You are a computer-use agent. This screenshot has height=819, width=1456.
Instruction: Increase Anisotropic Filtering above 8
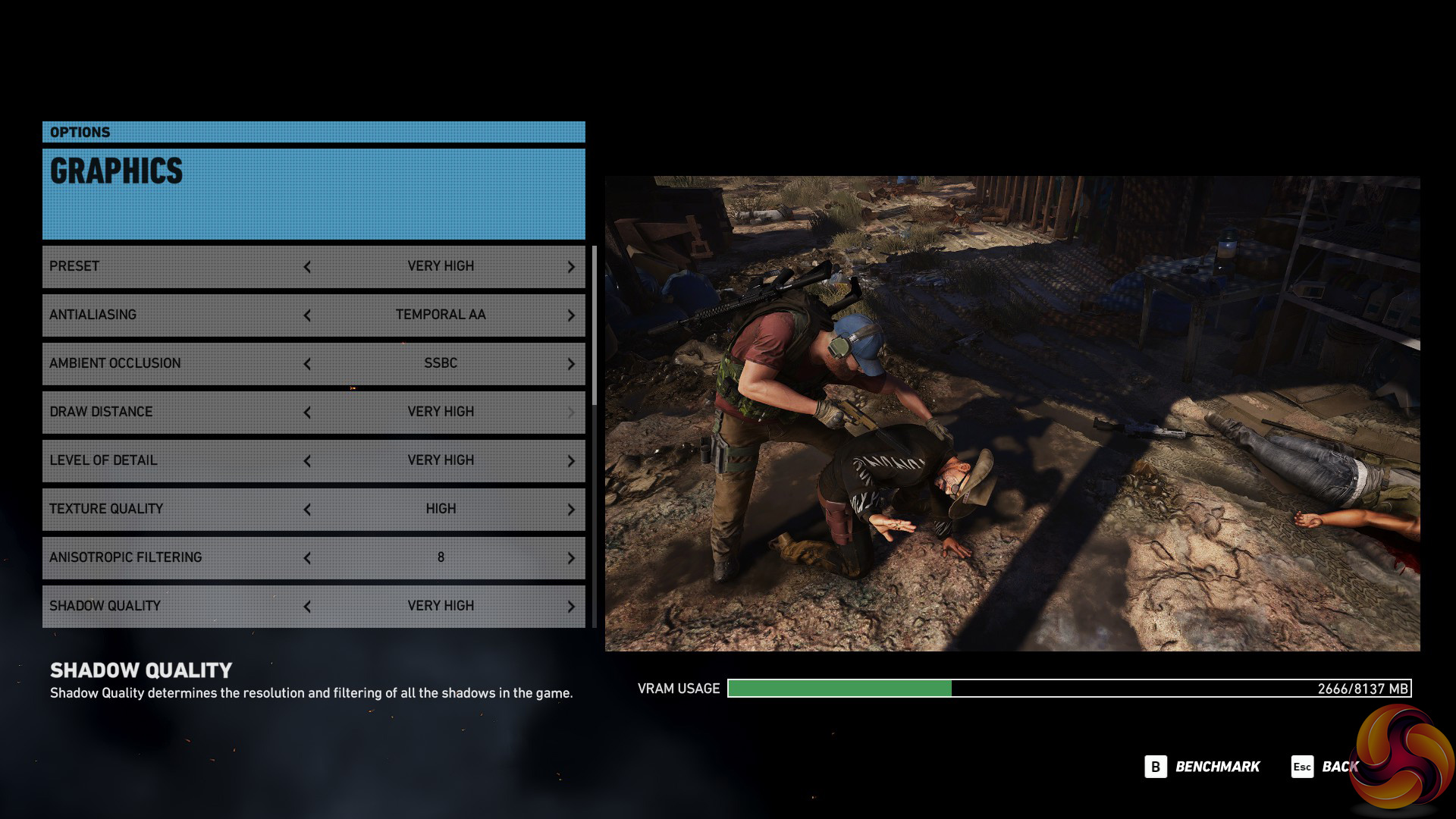571,558
